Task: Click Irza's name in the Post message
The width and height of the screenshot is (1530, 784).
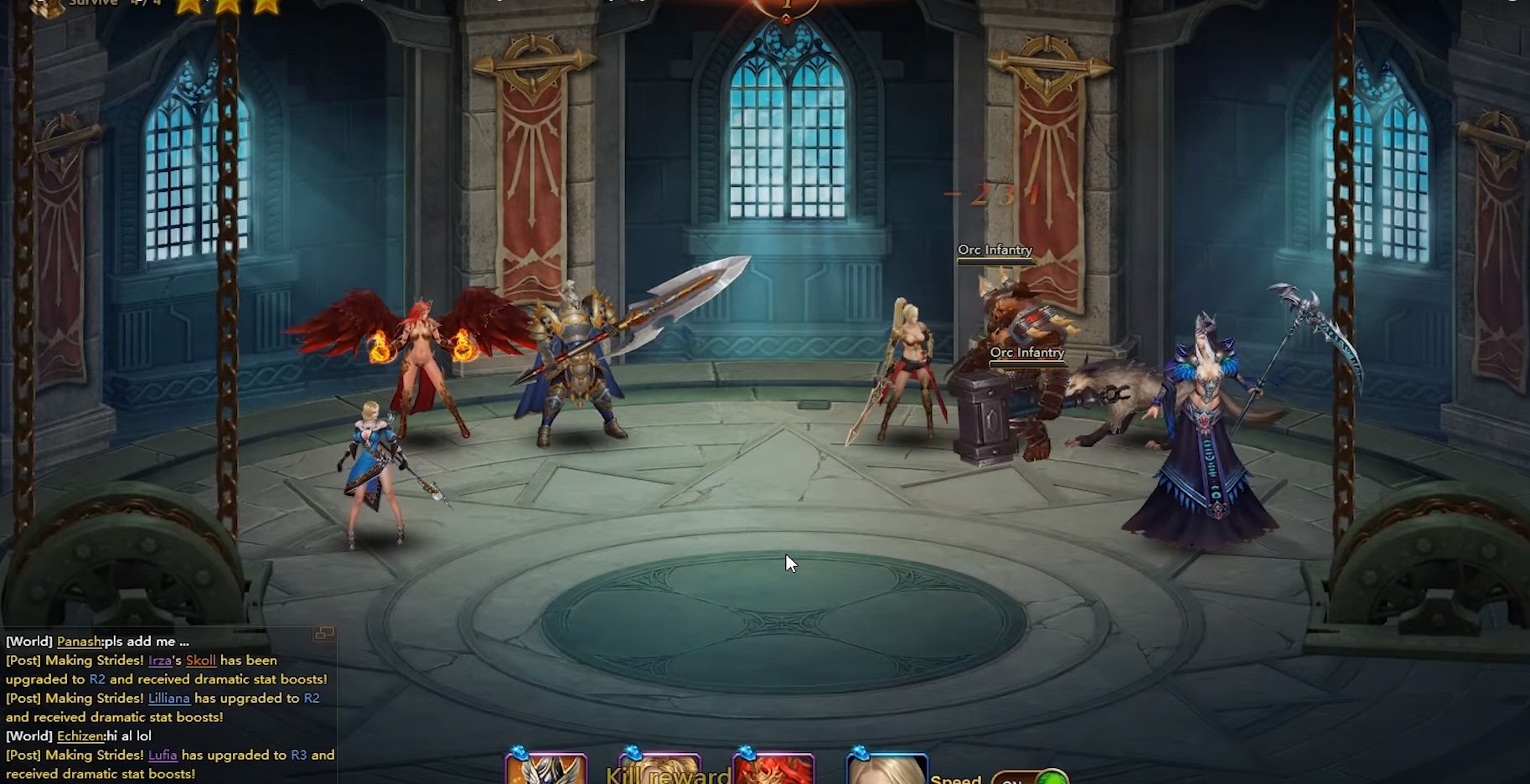Action: (159, 661)
